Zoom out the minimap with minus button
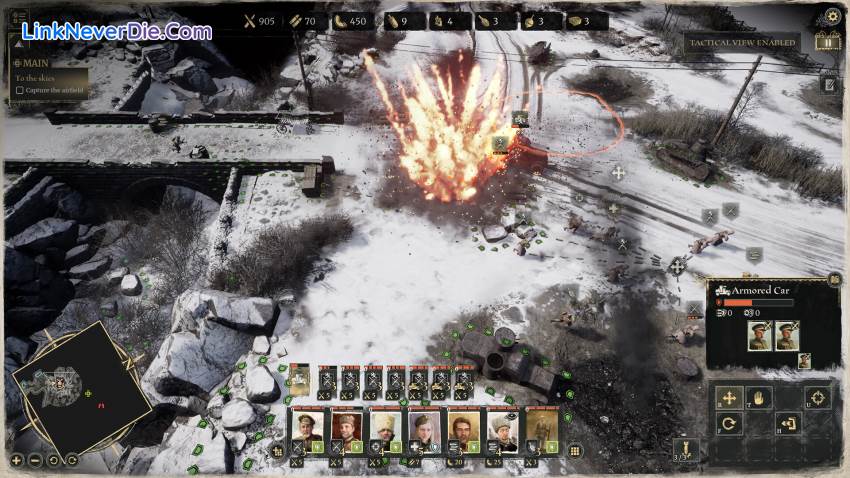This screenshot has width=850, height=478. coord(34,460)
